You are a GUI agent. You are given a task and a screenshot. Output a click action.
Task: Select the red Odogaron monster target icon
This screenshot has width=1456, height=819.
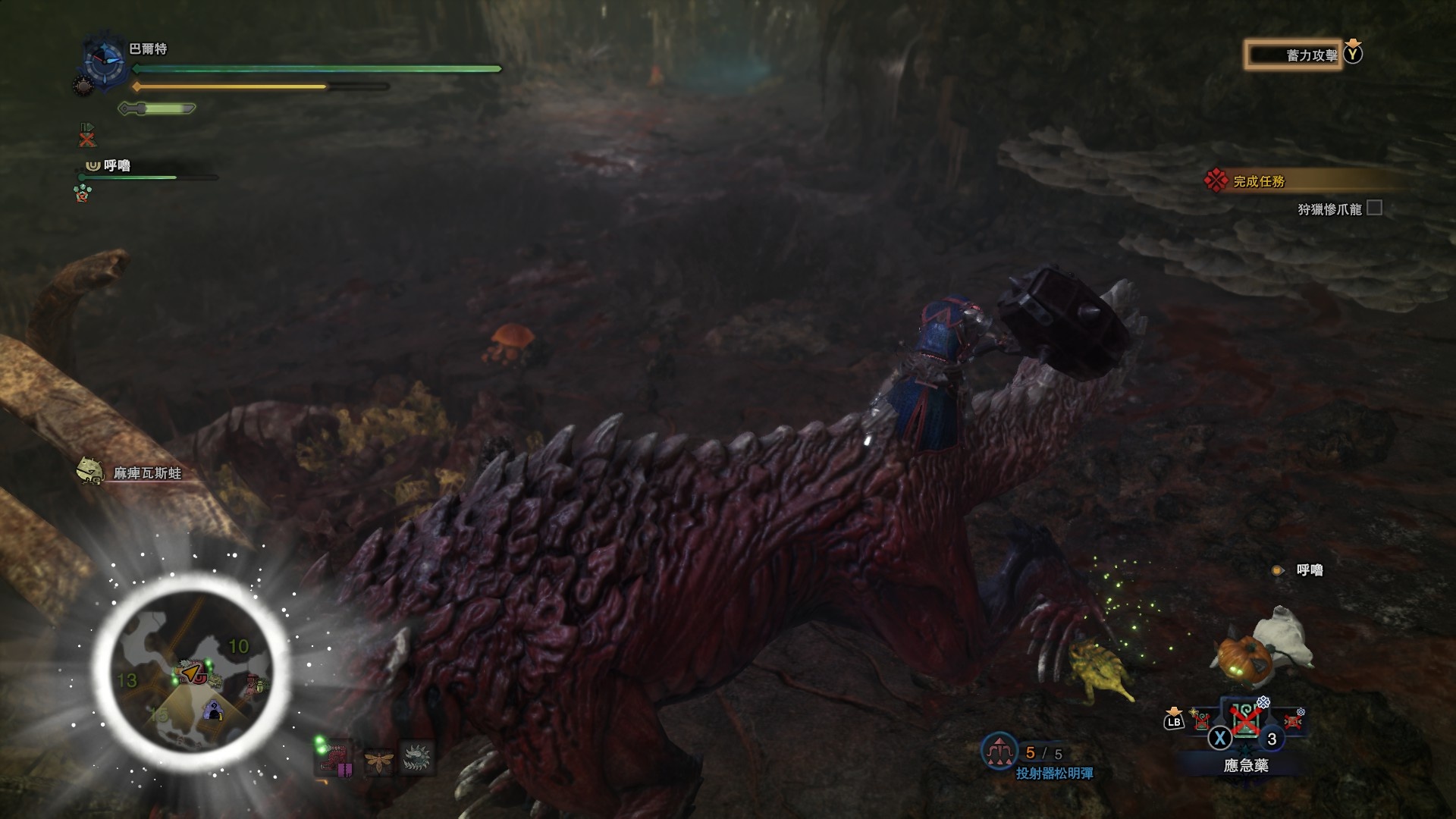(335, 757)
